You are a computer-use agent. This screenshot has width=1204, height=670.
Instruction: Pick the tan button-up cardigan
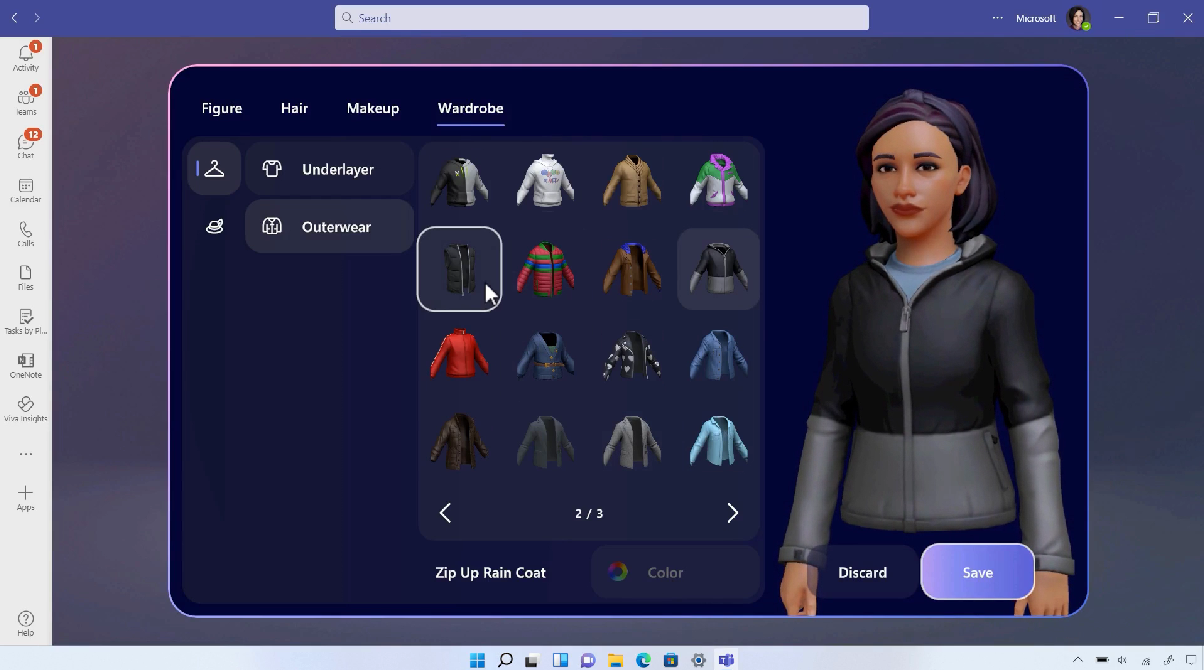point(632,182)
